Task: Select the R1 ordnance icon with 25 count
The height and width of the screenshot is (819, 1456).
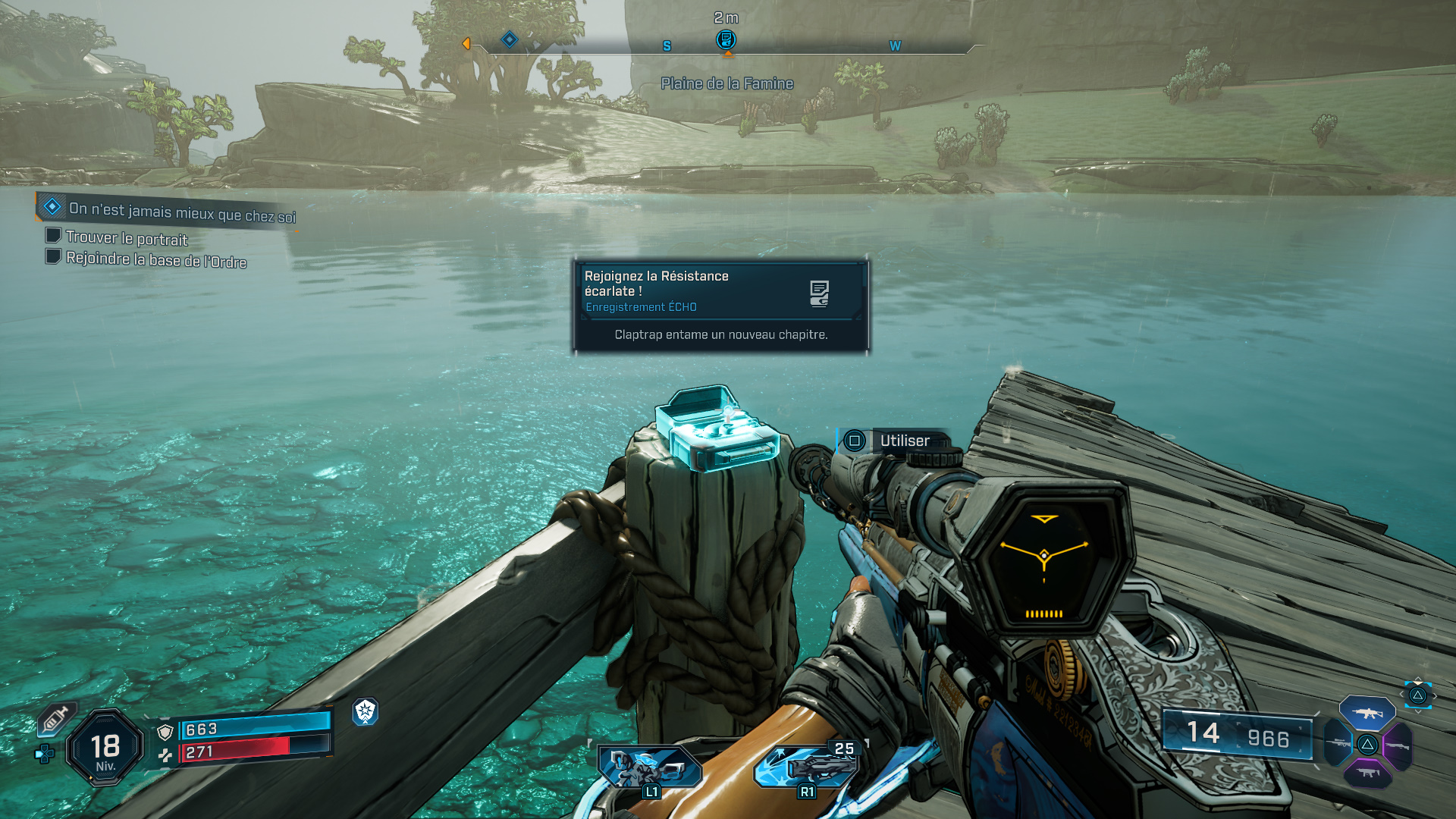Action: click(x=808, y=767)
